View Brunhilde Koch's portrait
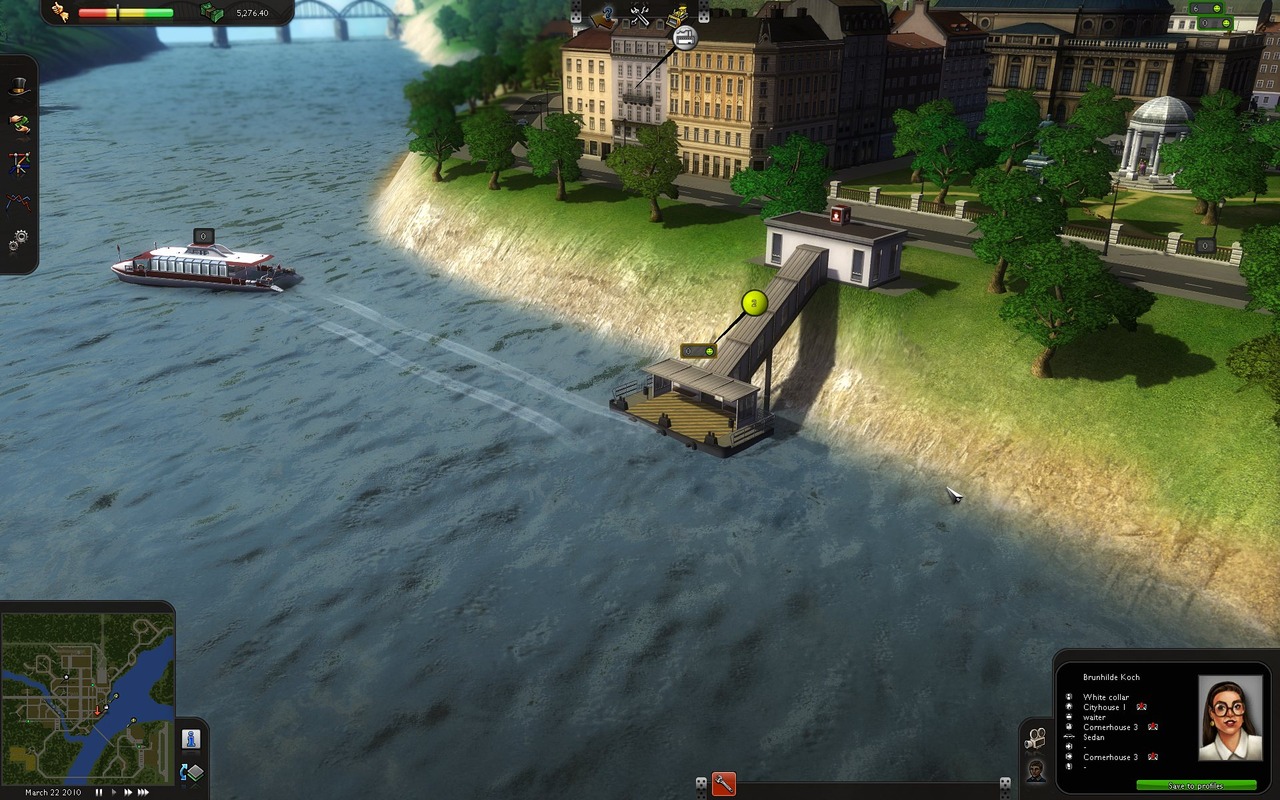The image size is (1280, 800). point(1229,718)
